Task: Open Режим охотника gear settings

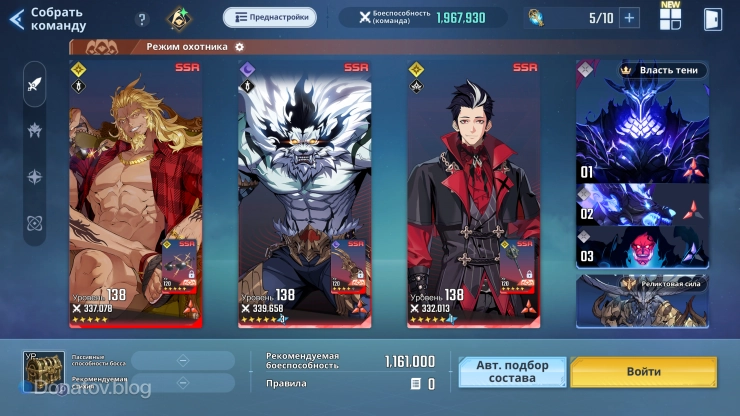Action: pos(240,47)
